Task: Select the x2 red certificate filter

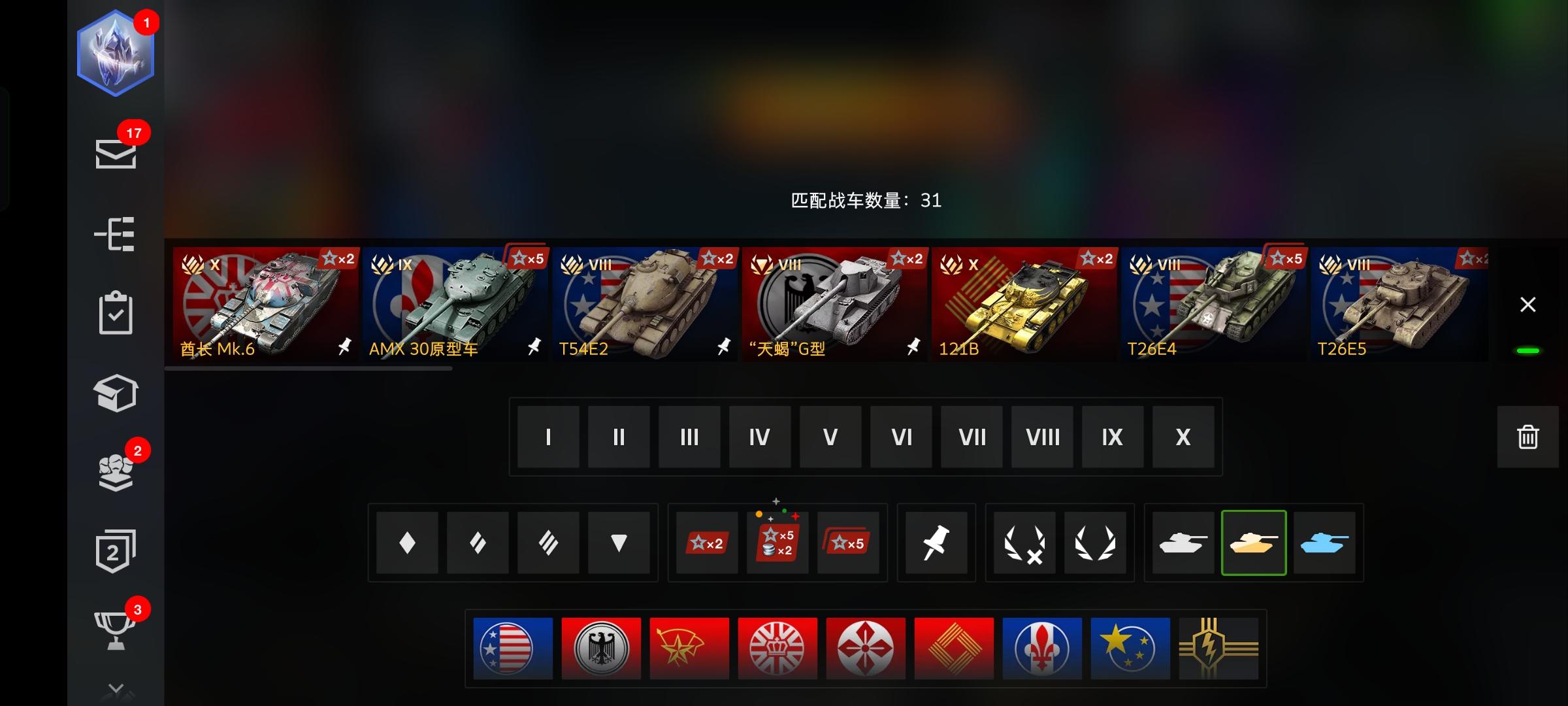Action: point(707,543)
